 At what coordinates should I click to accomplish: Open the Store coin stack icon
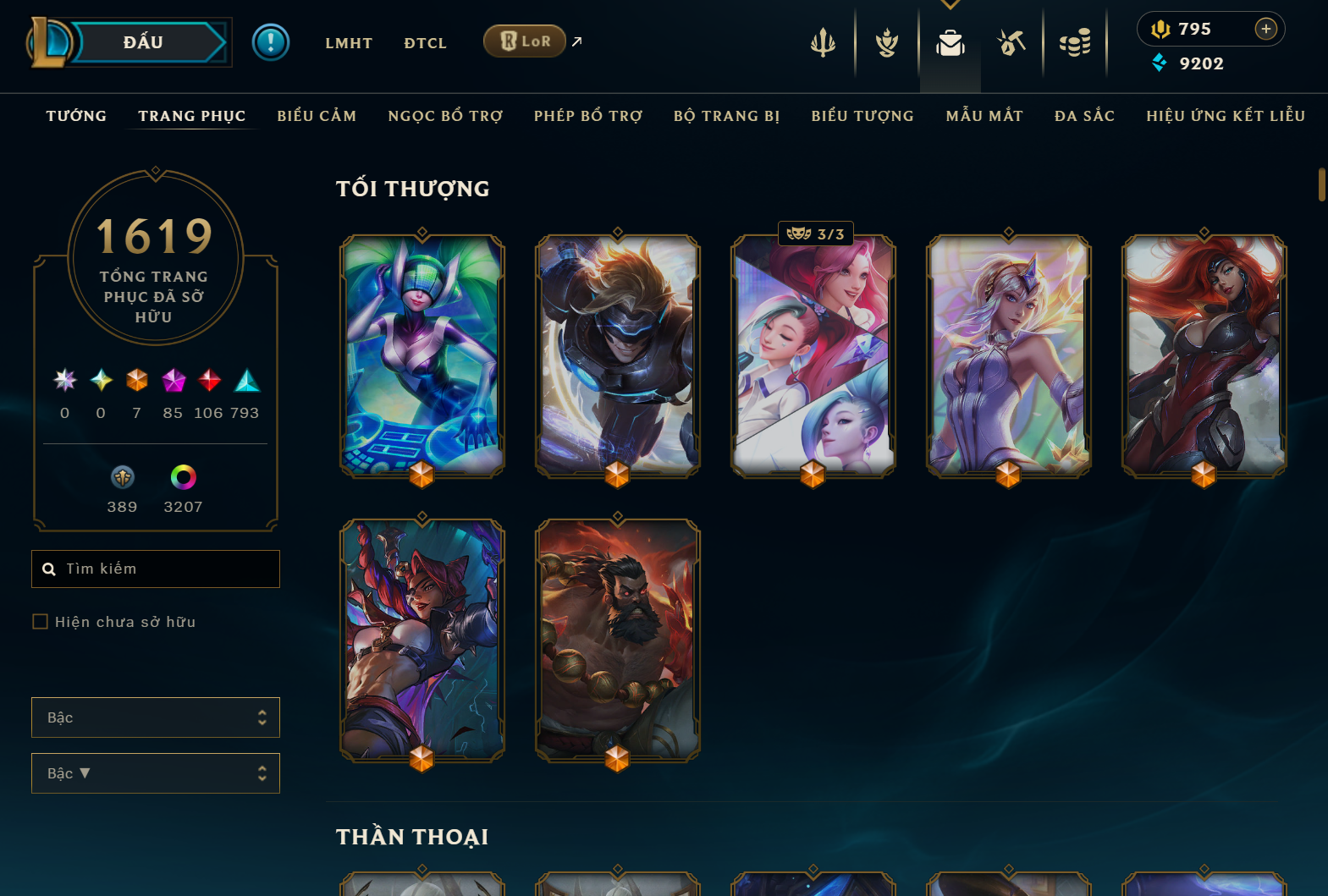[x=1075, y=43]
